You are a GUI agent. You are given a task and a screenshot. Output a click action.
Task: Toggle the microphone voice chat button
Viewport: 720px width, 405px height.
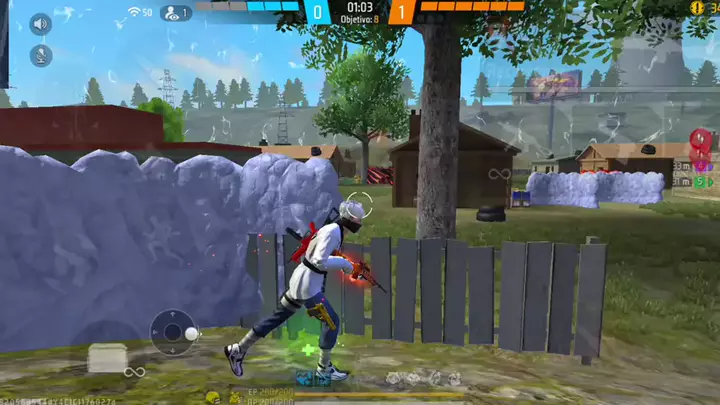[x=41, y=56]
